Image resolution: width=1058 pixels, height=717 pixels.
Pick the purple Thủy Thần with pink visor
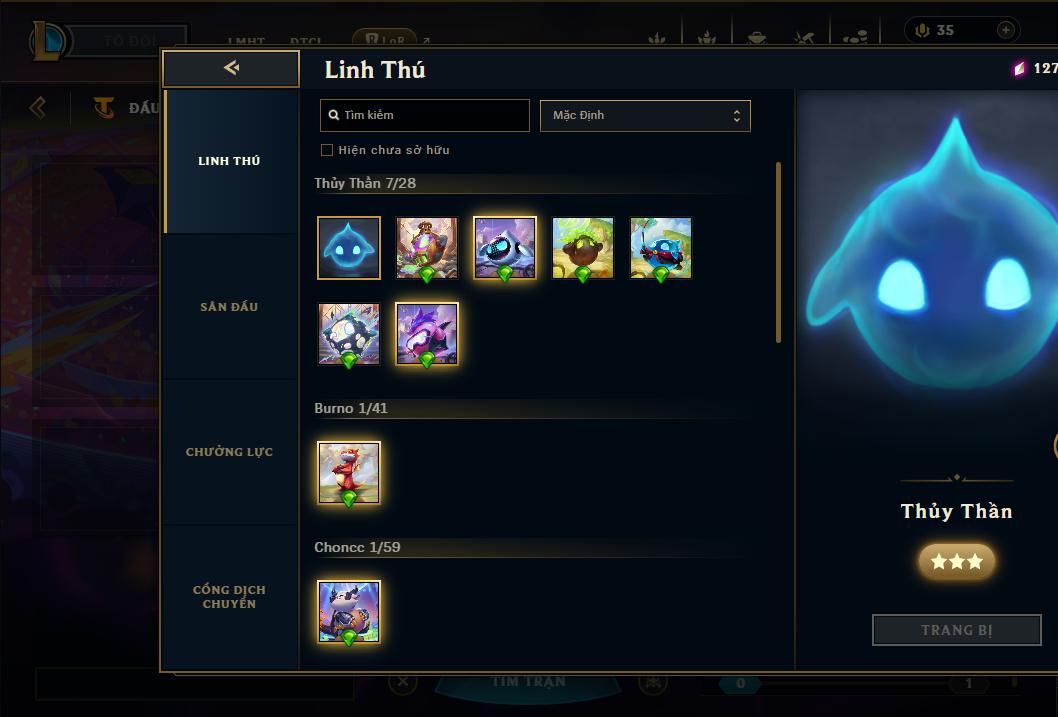427,334
